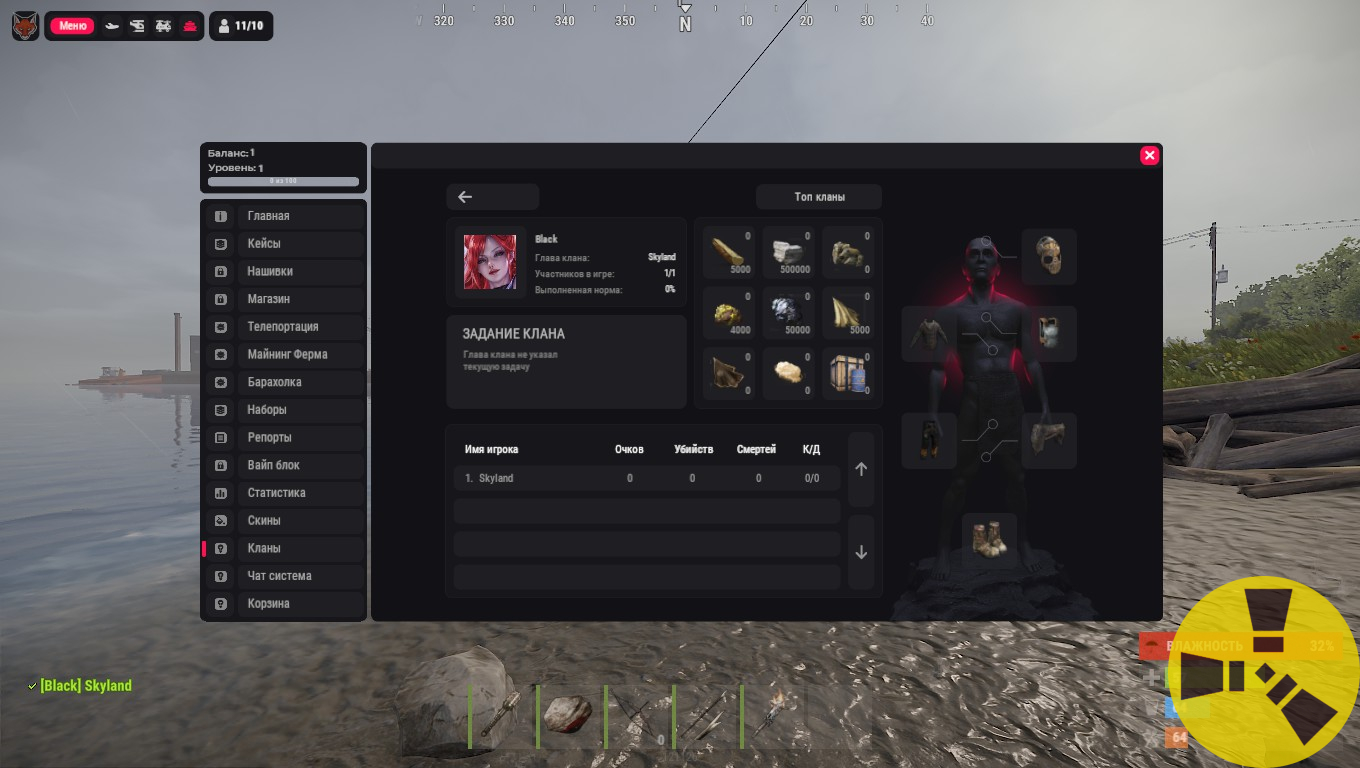Open the Кейсы section

pos(300,244)
